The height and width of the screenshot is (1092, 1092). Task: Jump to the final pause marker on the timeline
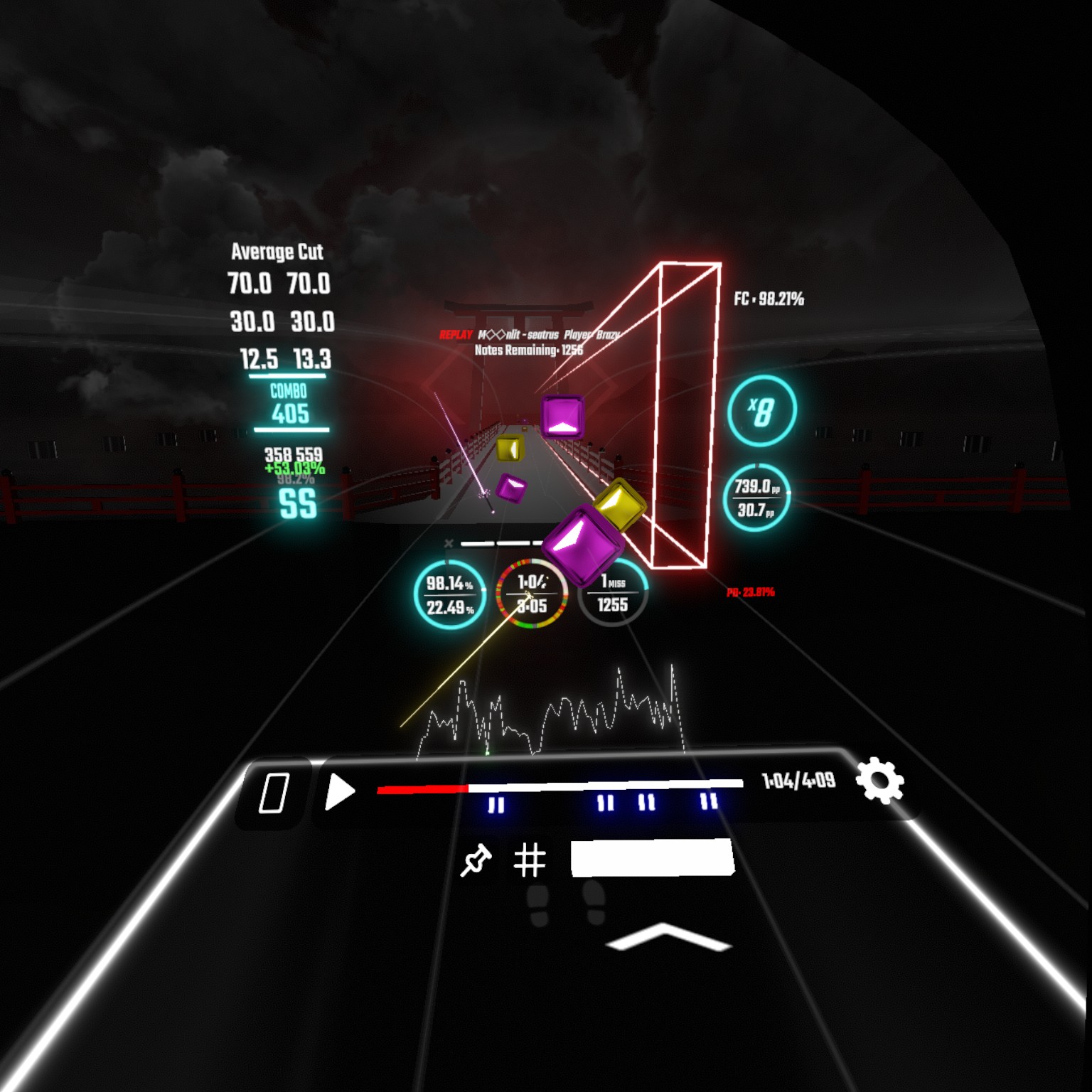point(709,802)
